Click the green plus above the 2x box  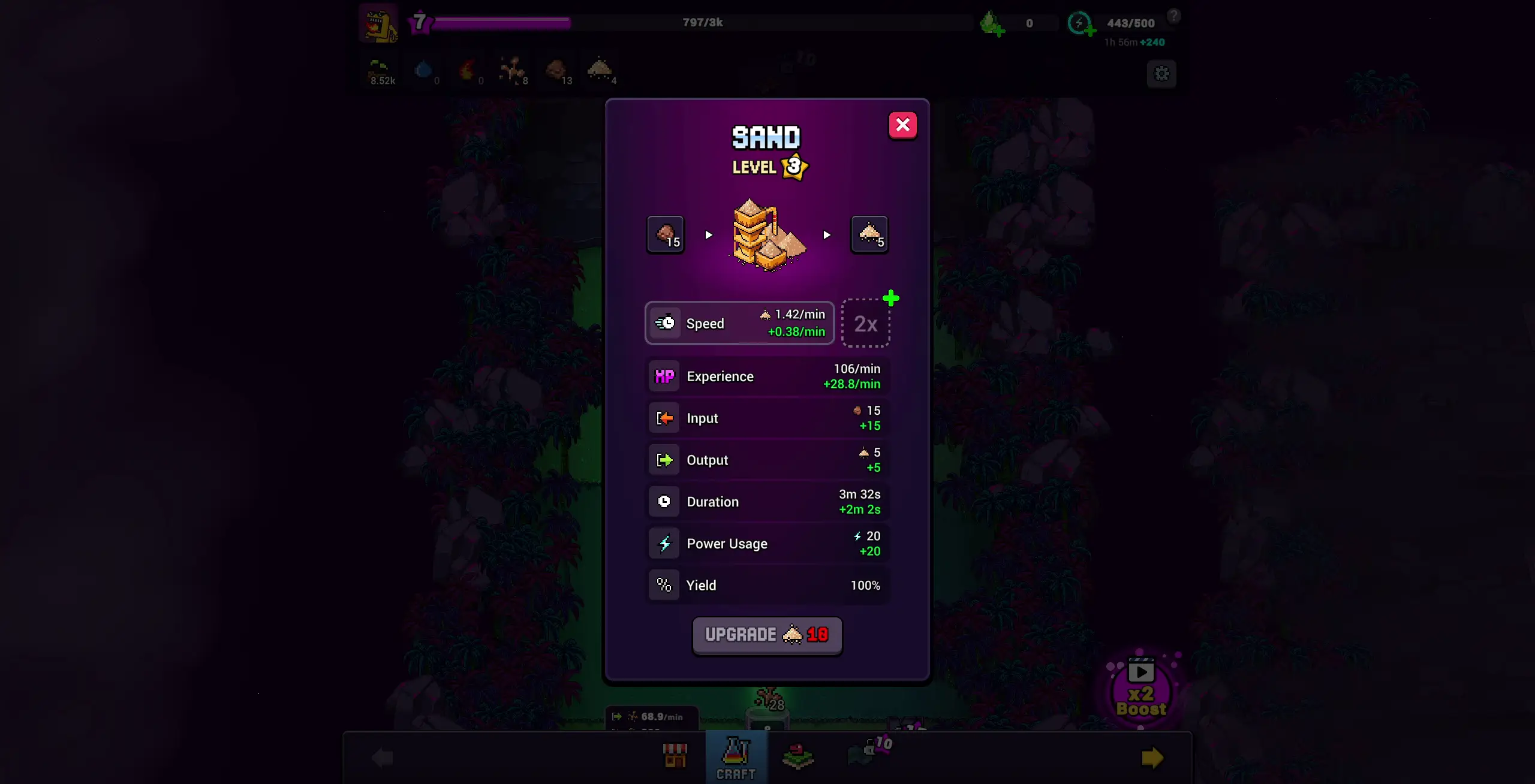(x=891, y=298)
